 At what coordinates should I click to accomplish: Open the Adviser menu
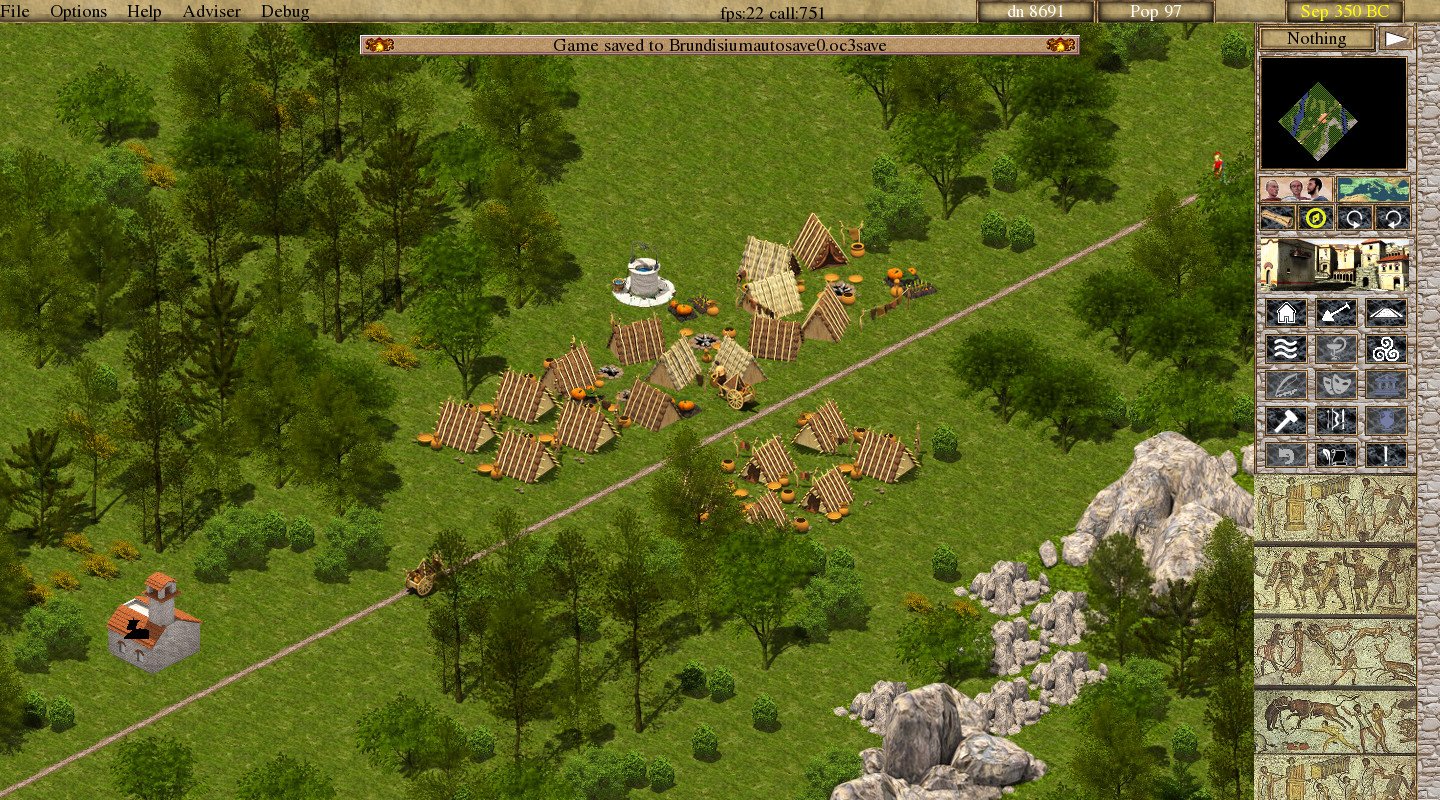click(210, 11)
